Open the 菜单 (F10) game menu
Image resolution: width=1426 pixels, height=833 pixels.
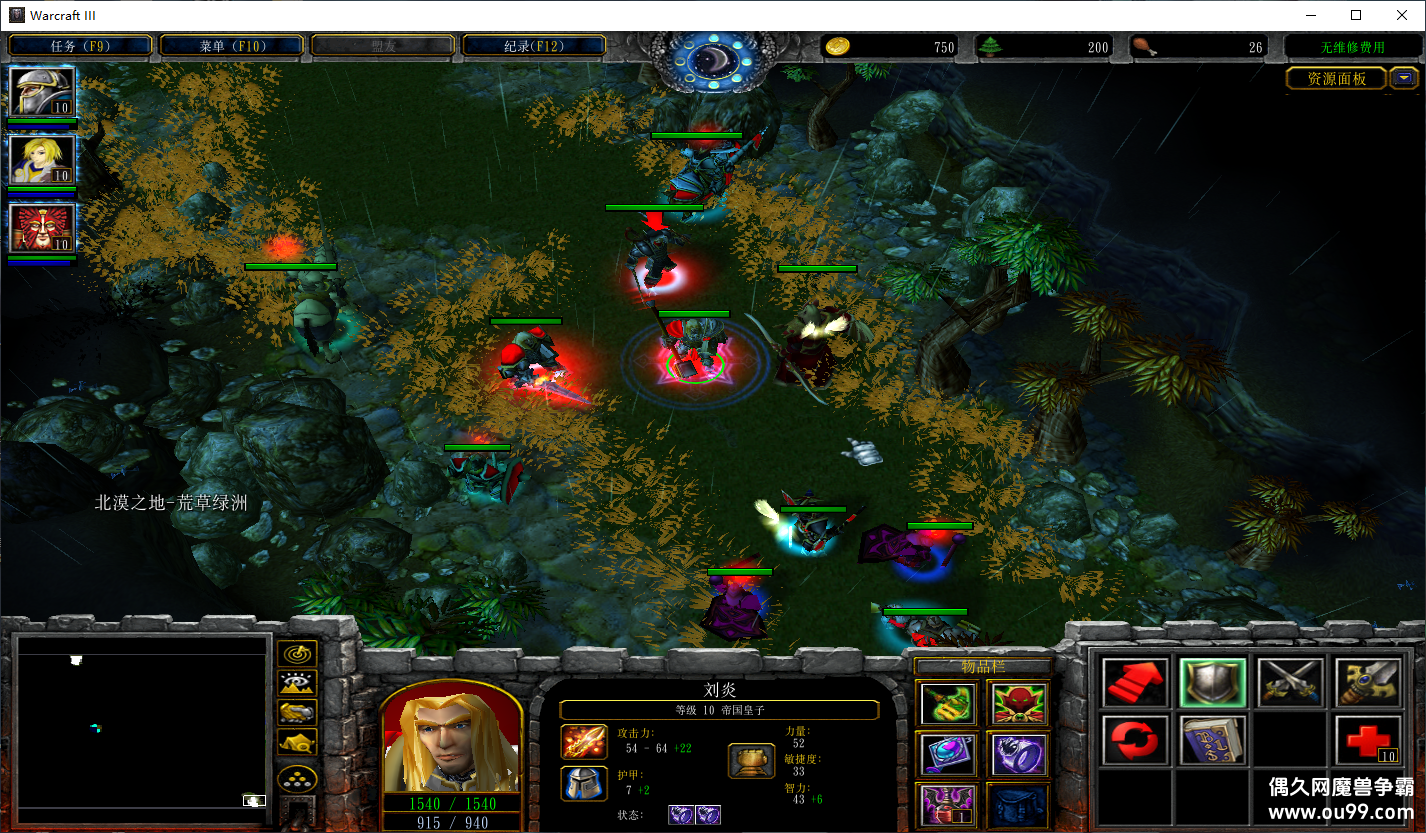(231, 46)
